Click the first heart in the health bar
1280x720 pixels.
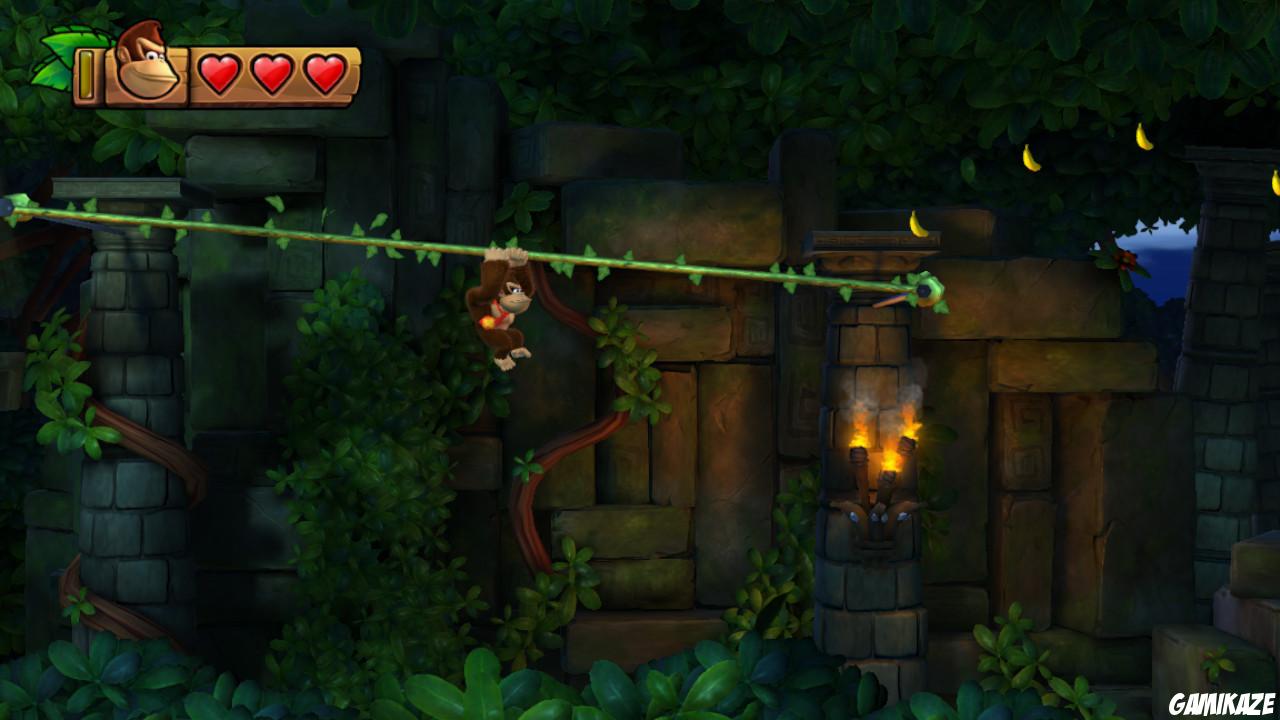218,72
